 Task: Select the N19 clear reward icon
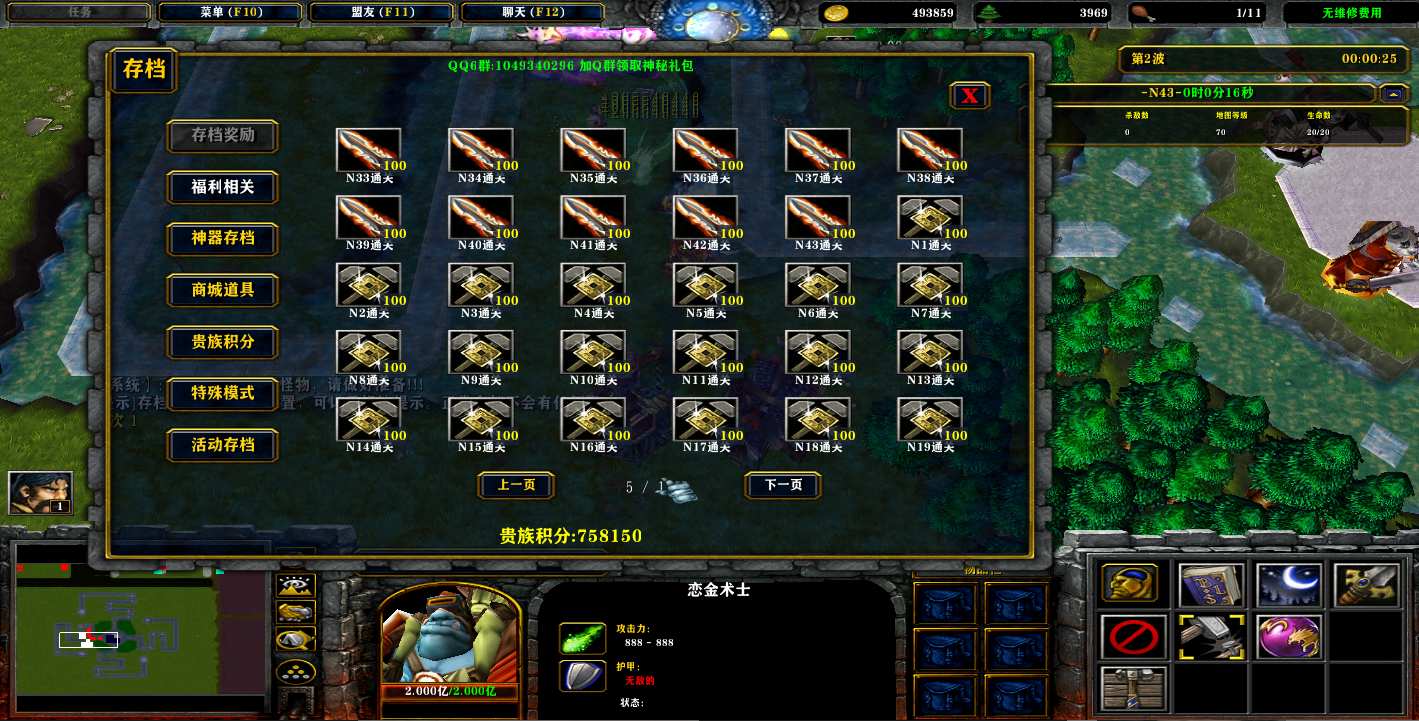coord(930,420)
